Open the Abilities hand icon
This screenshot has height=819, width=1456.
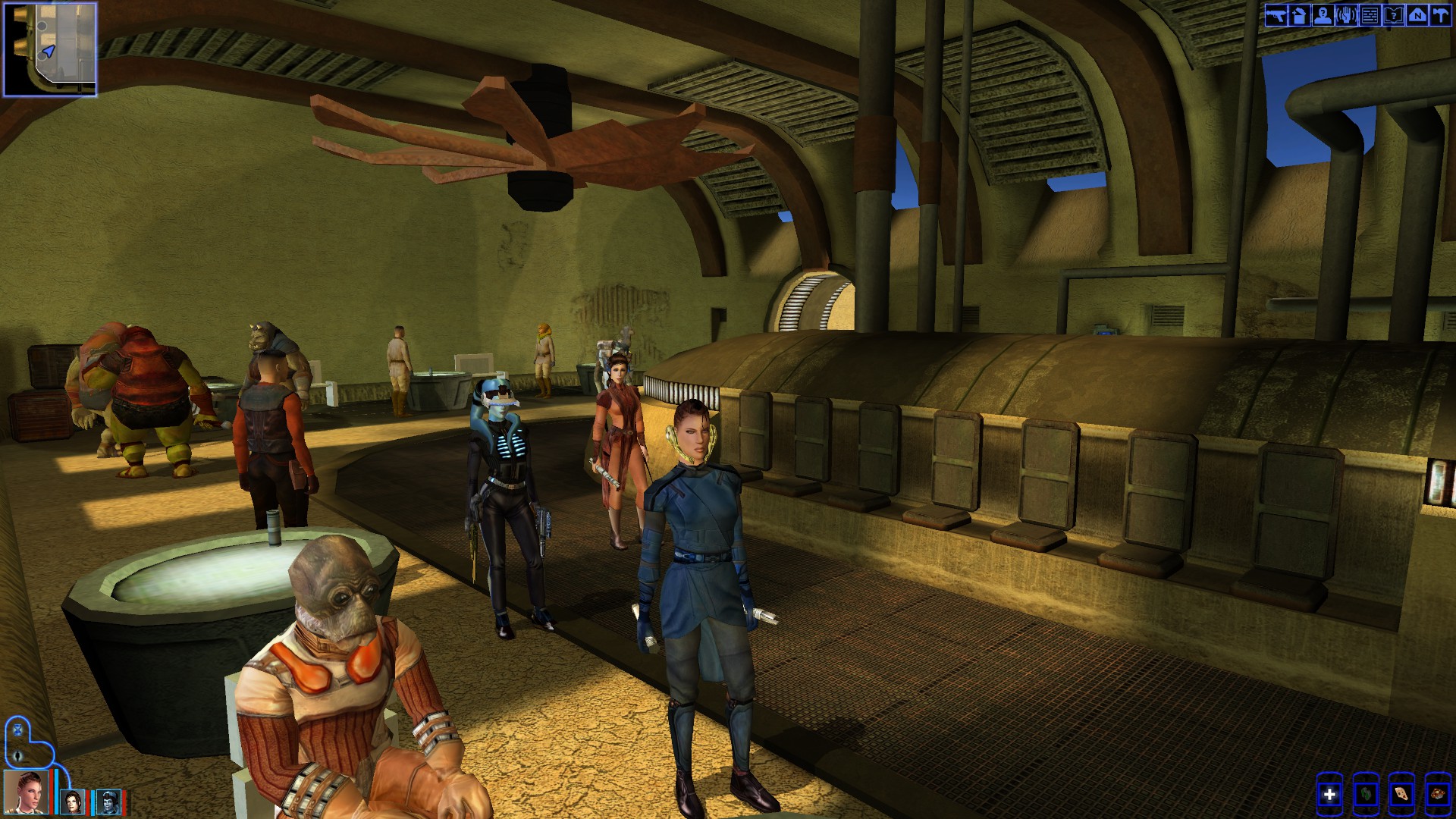[1346, 15]
